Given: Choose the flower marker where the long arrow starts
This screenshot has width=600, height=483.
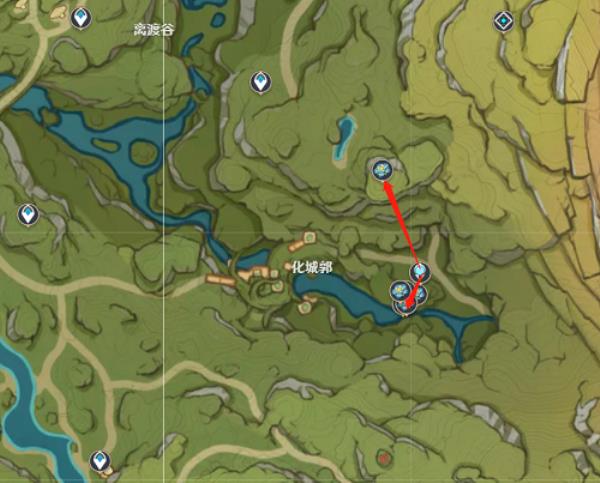Looking at the screenshot, I should 420,272.
